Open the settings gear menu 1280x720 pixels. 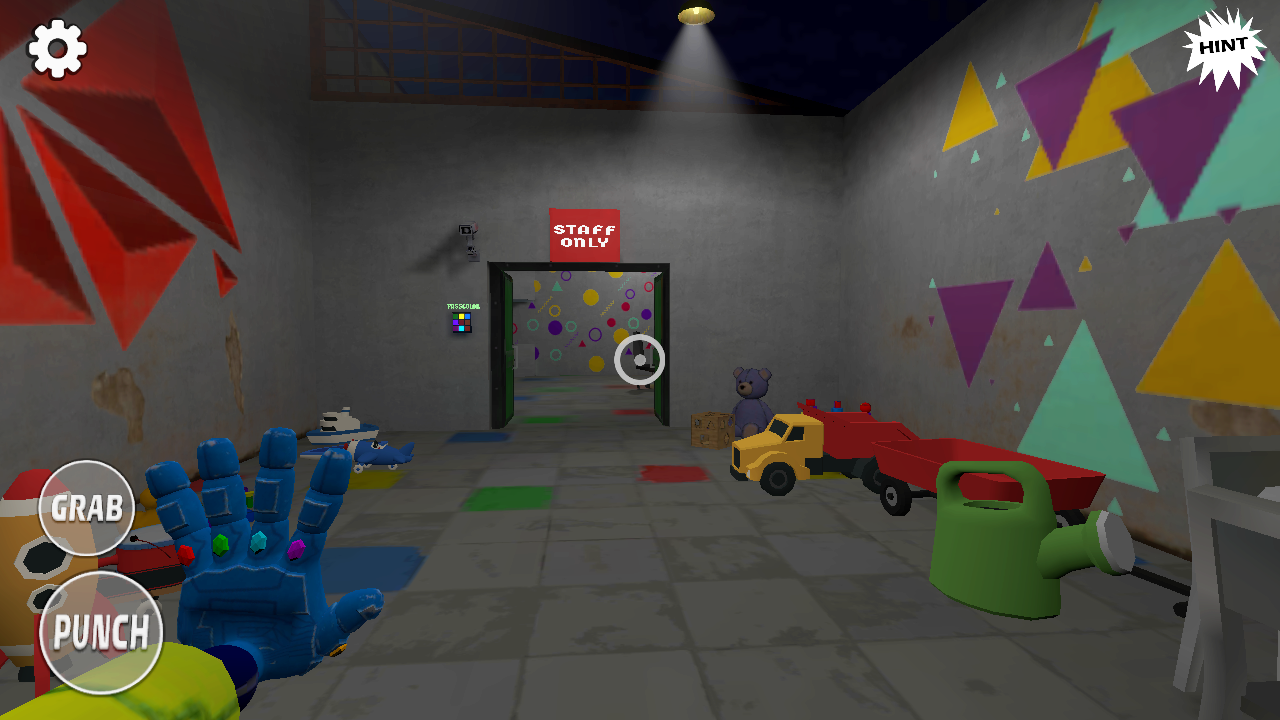point(57,45)
